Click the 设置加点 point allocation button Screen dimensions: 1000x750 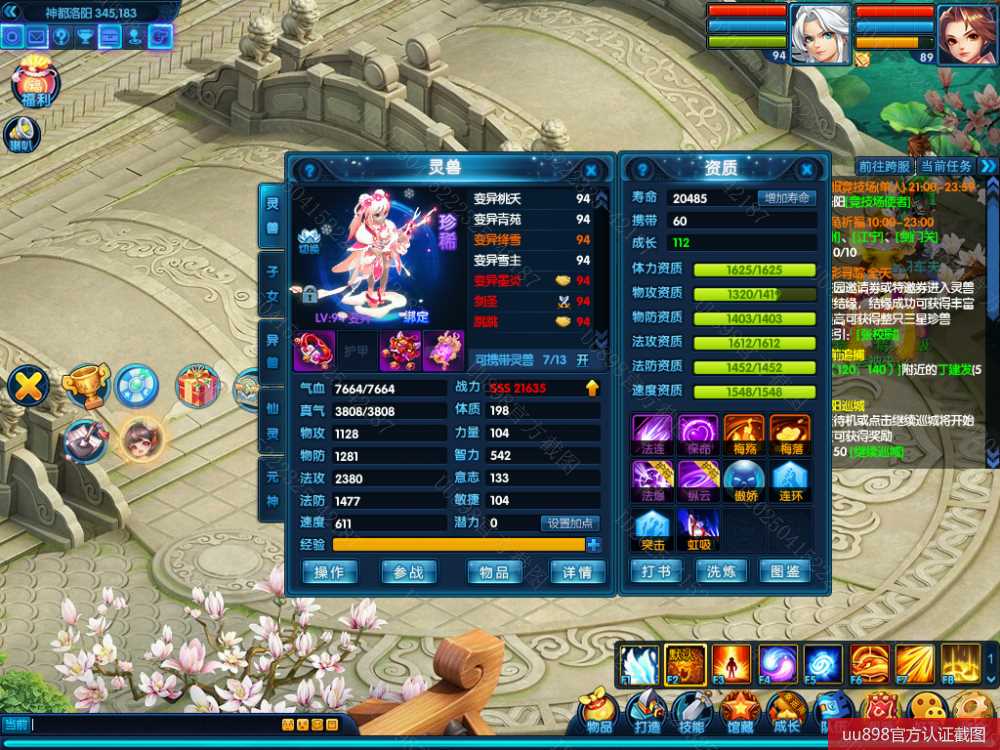pyautogui.click(x=570, y=523)
